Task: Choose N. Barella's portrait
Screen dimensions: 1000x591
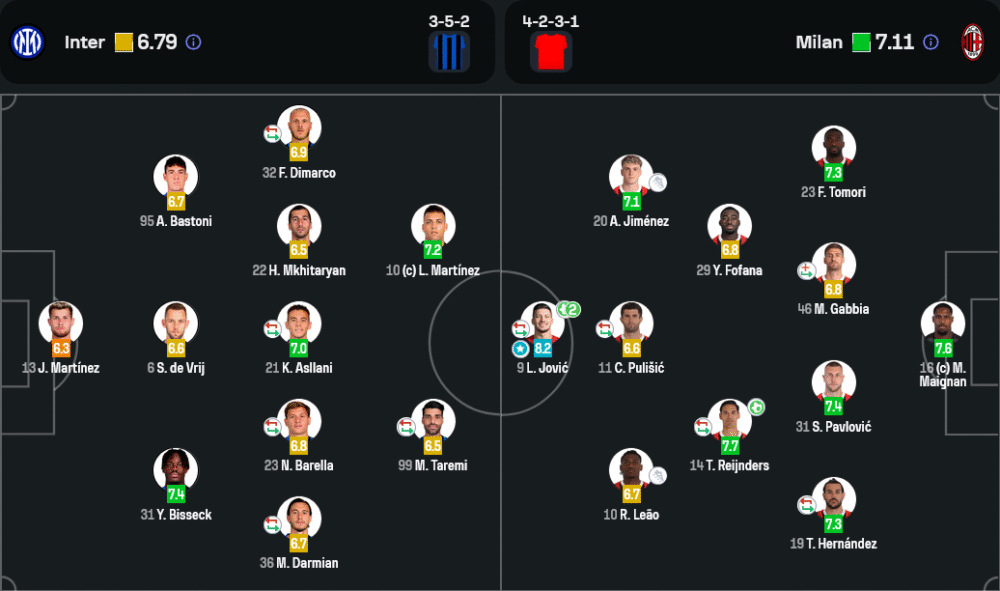Action: 299,421
